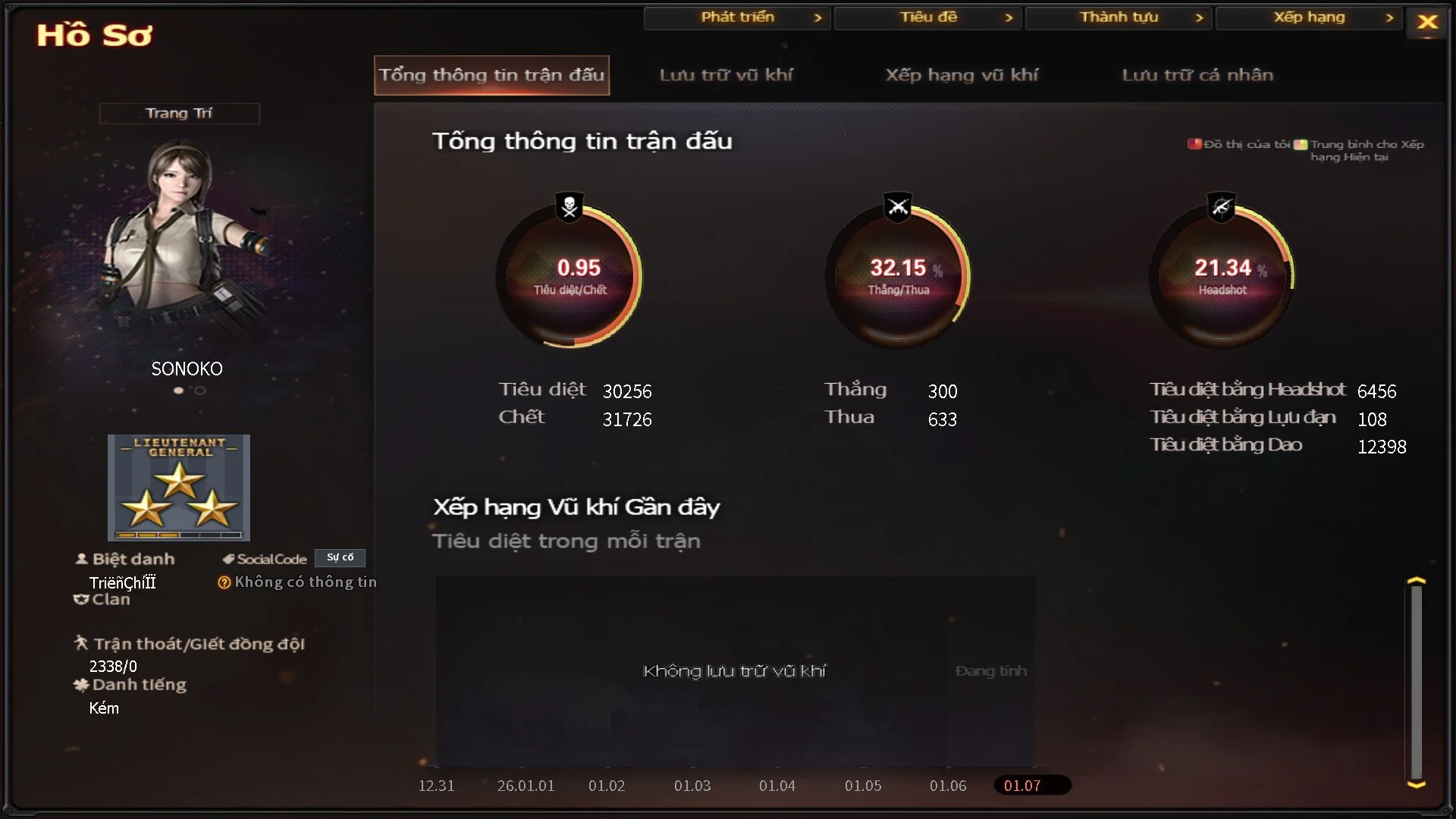This screenshot has height=819, width=1456.
Task: Click the Trang Trí button
Action: point(179,112)
